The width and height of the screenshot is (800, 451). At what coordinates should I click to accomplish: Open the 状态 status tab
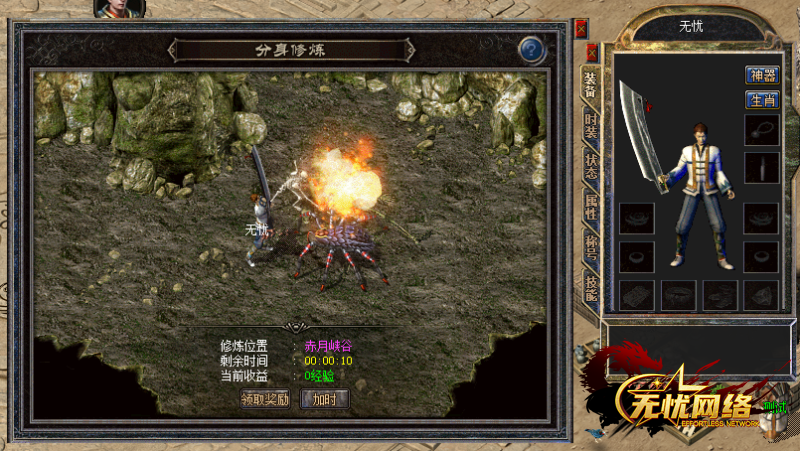pyautogui.click(x=591, y=166)
